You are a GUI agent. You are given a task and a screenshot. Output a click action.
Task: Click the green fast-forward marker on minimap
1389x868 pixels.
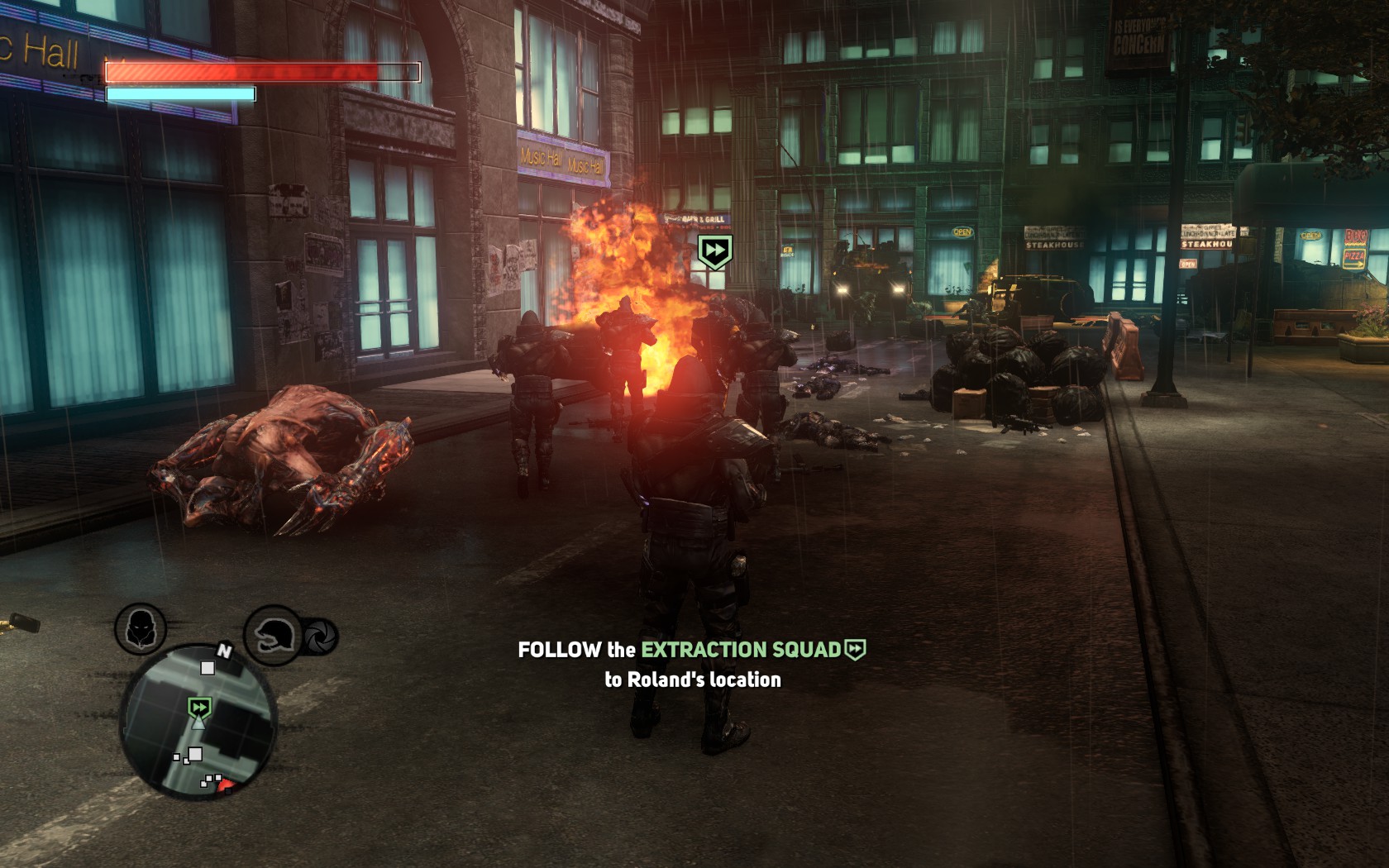[x=198, y=708]
